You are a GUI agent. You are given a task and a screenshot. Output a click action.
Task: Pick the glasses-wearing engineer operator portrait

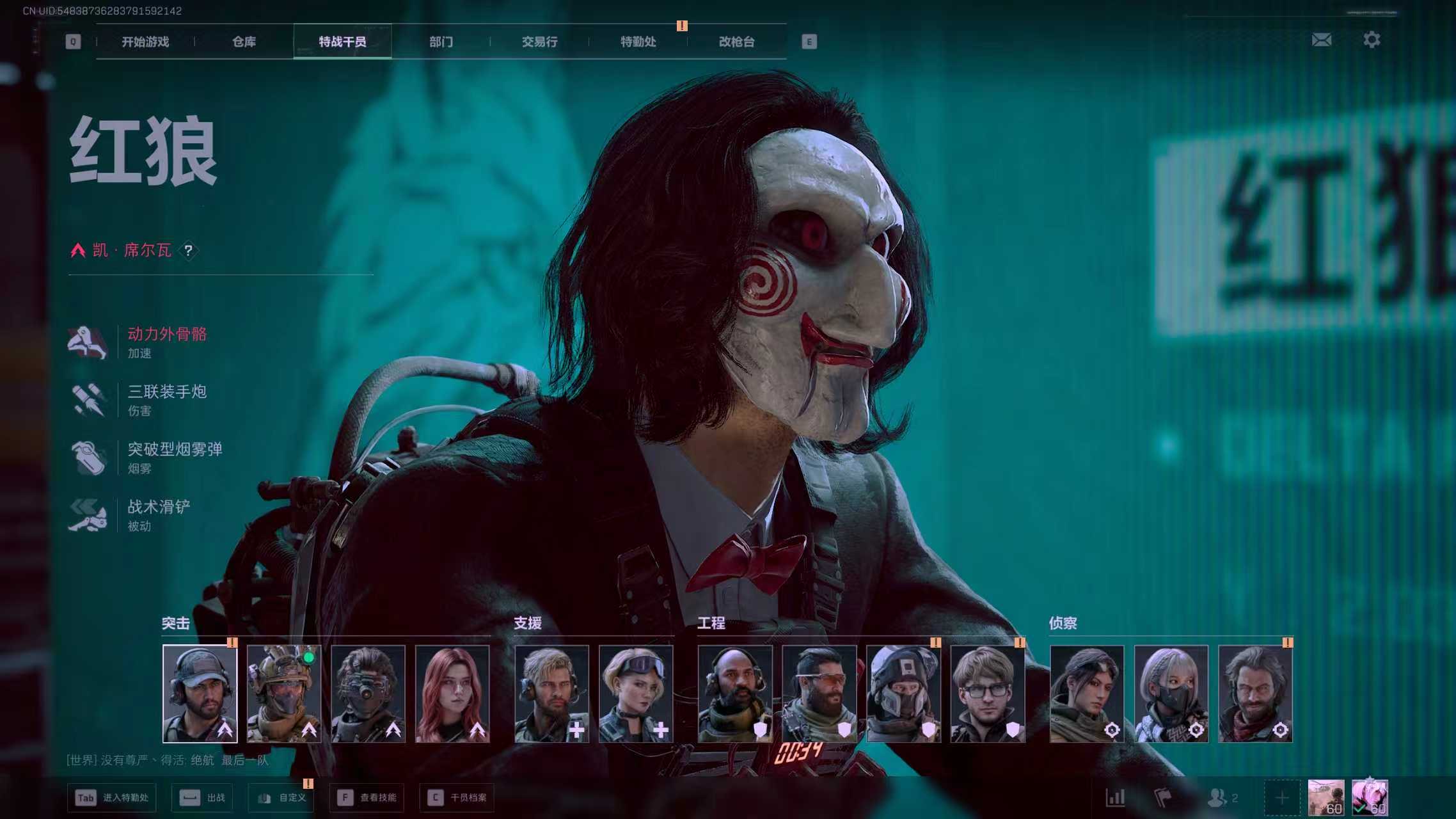coord(988,694)
